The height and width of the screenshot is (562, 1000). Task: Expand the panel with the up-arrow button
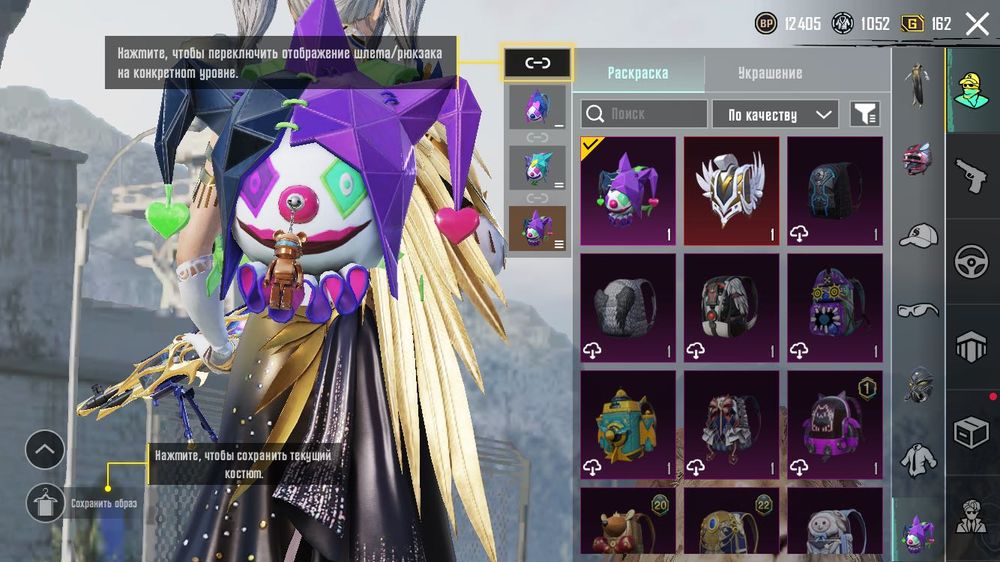click(x=45, y=450)
